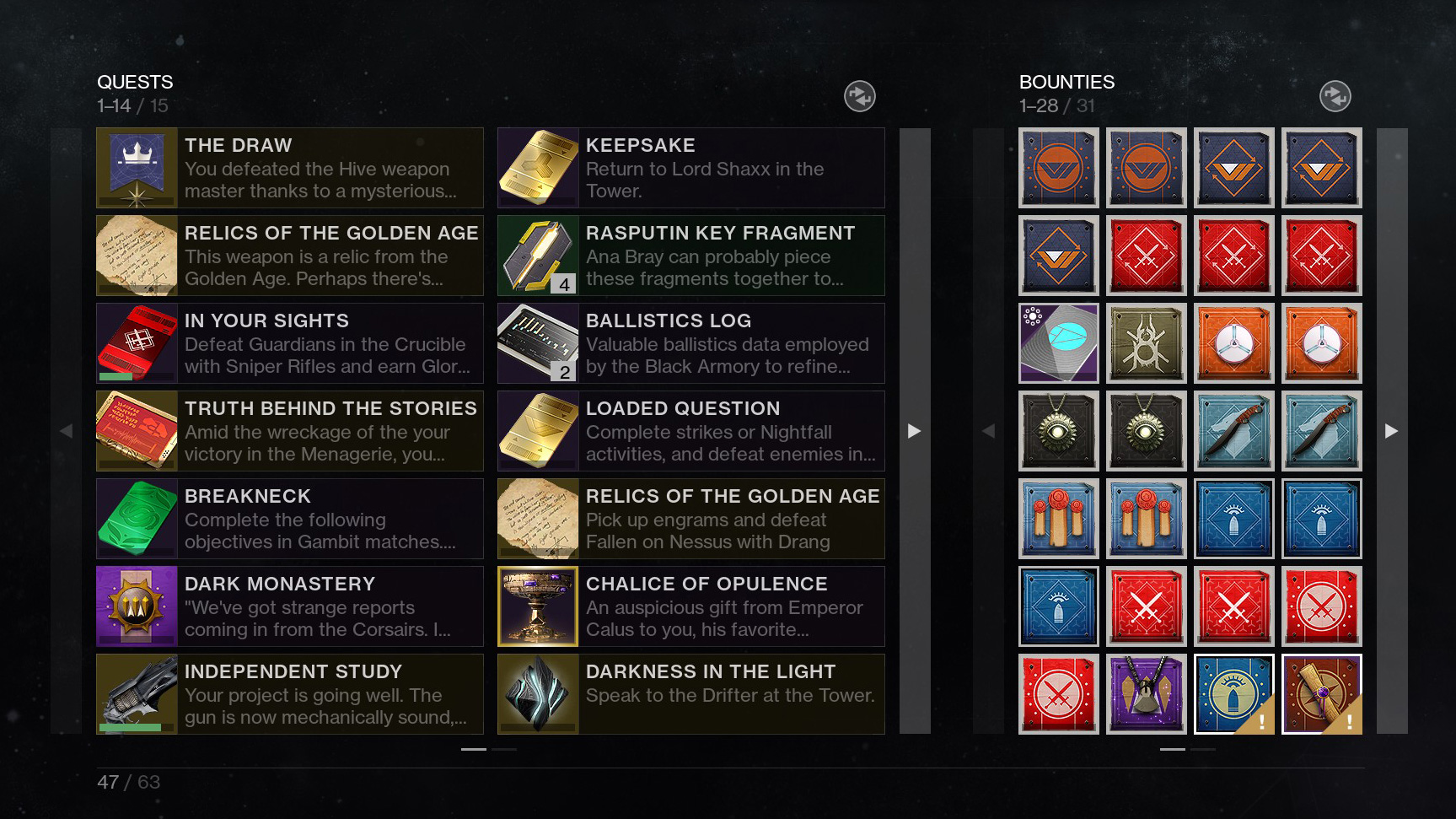Select the purple armor bounty in bottom row
The image size is (1456, 819).
click(x=1146, y=693)
